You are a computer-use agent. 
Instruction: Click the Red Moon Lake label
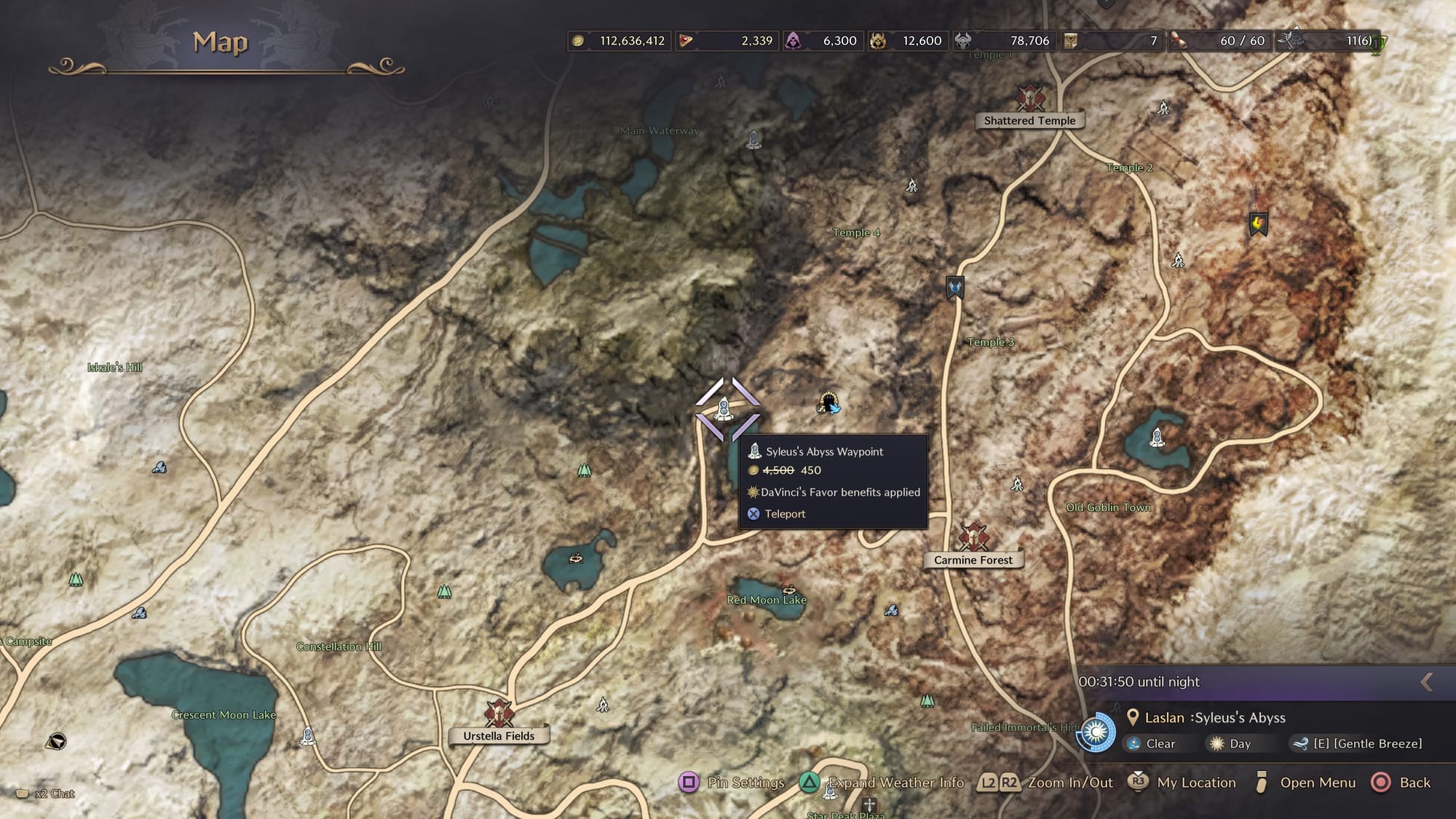coord(767,600)
